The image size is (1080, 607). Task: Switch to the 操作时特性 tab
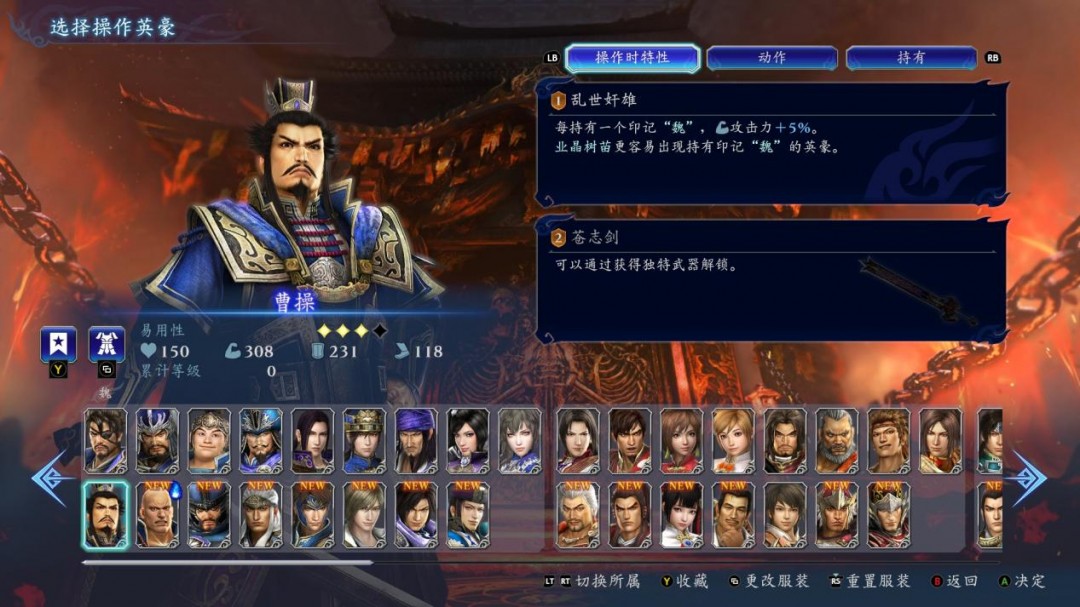coord(632,58)
